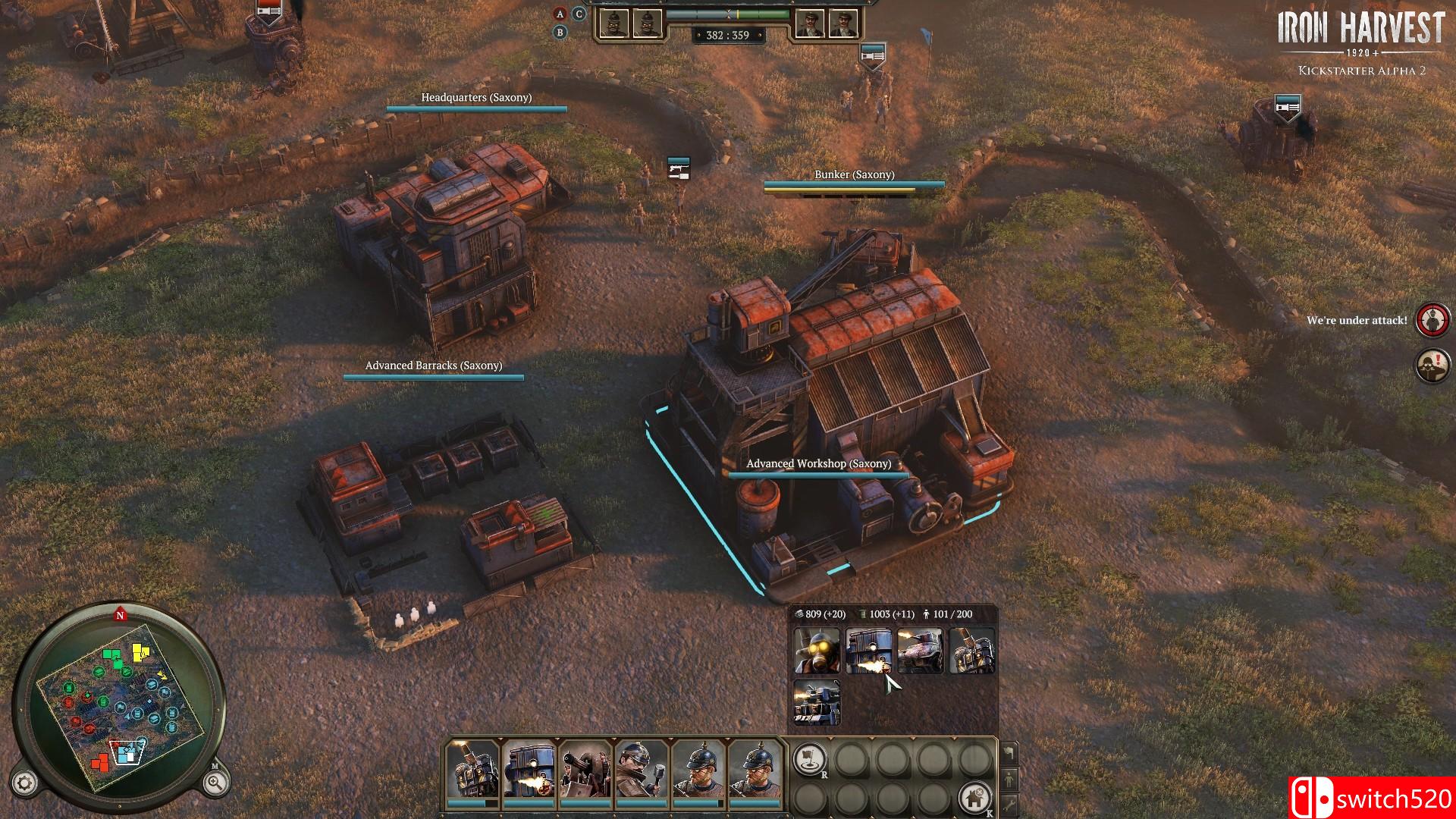Zoom the minimap with the magnifier button
The width and height of the screenshot is (1456, 819).
215,783
